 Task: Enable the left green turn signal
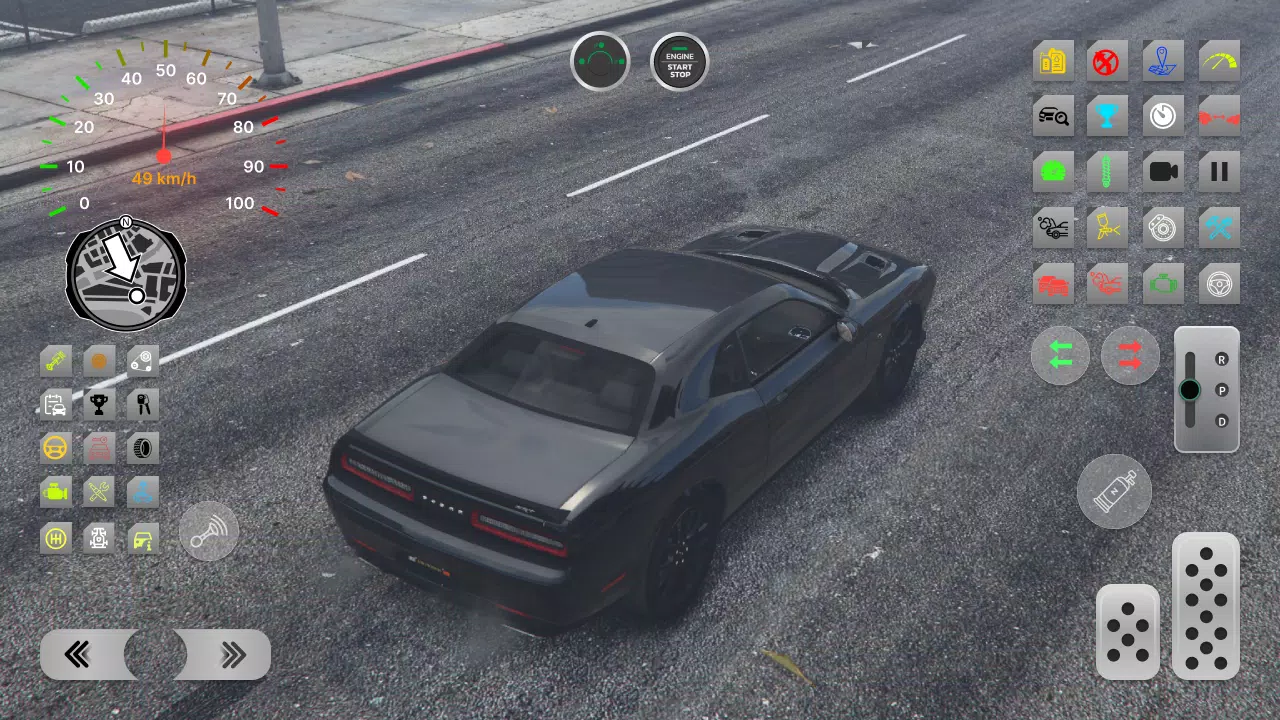point(1059,355)
